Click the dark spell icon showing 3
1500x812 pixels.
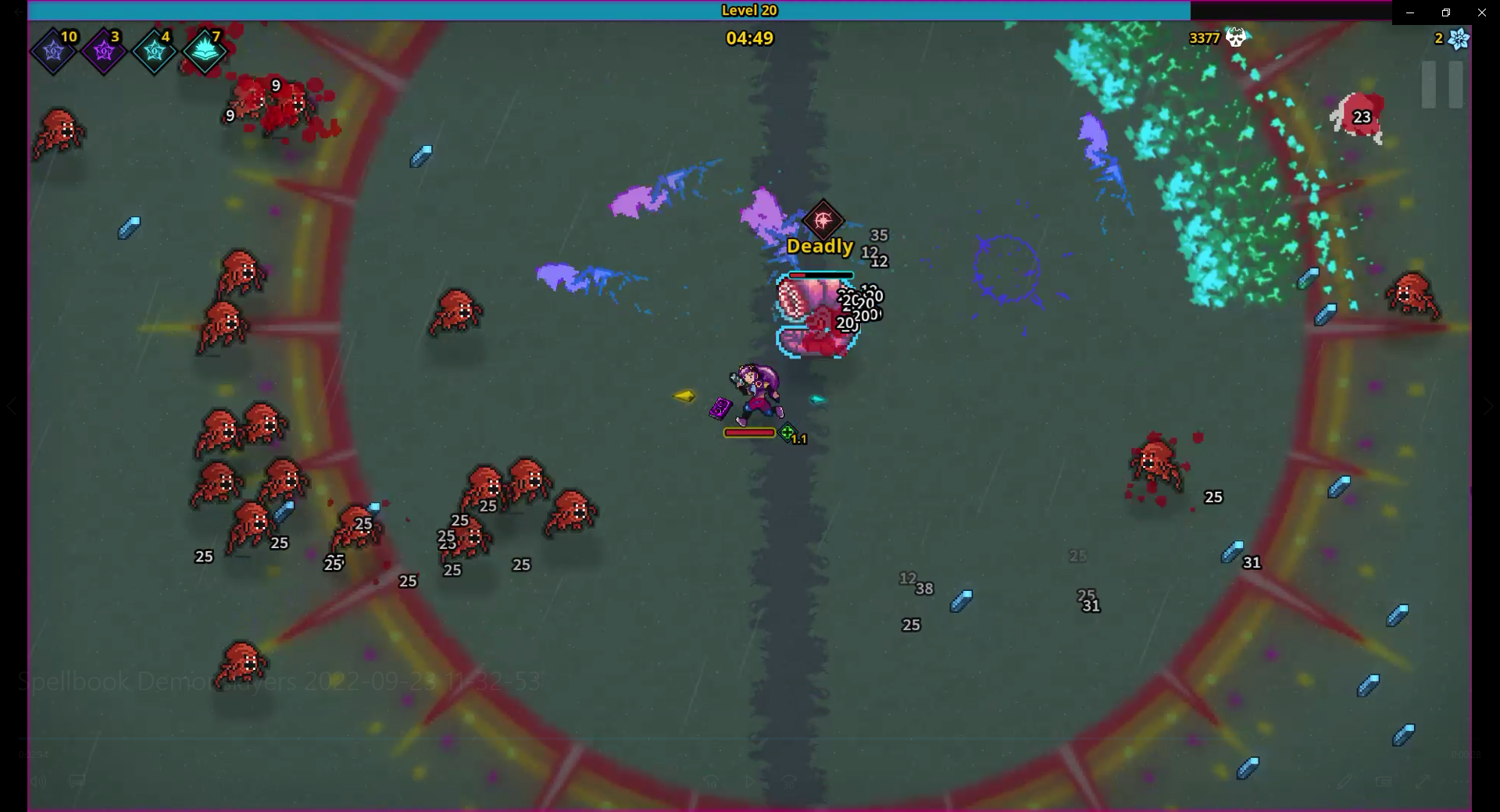tap(103, 50)
